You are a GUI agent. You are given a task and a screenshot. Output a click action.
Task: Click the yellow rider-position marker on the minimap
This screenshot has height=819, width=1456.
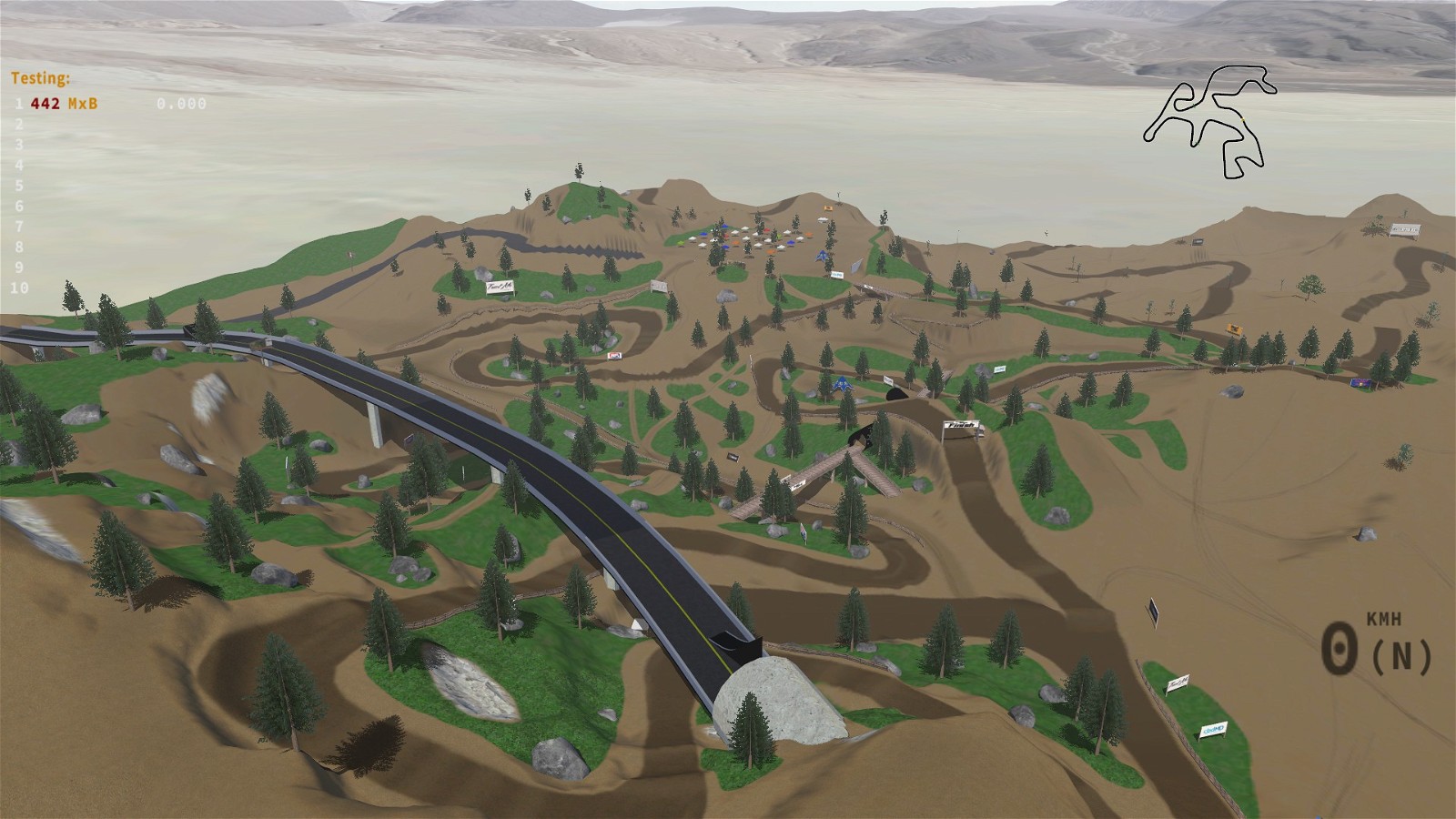(1243, 119)
